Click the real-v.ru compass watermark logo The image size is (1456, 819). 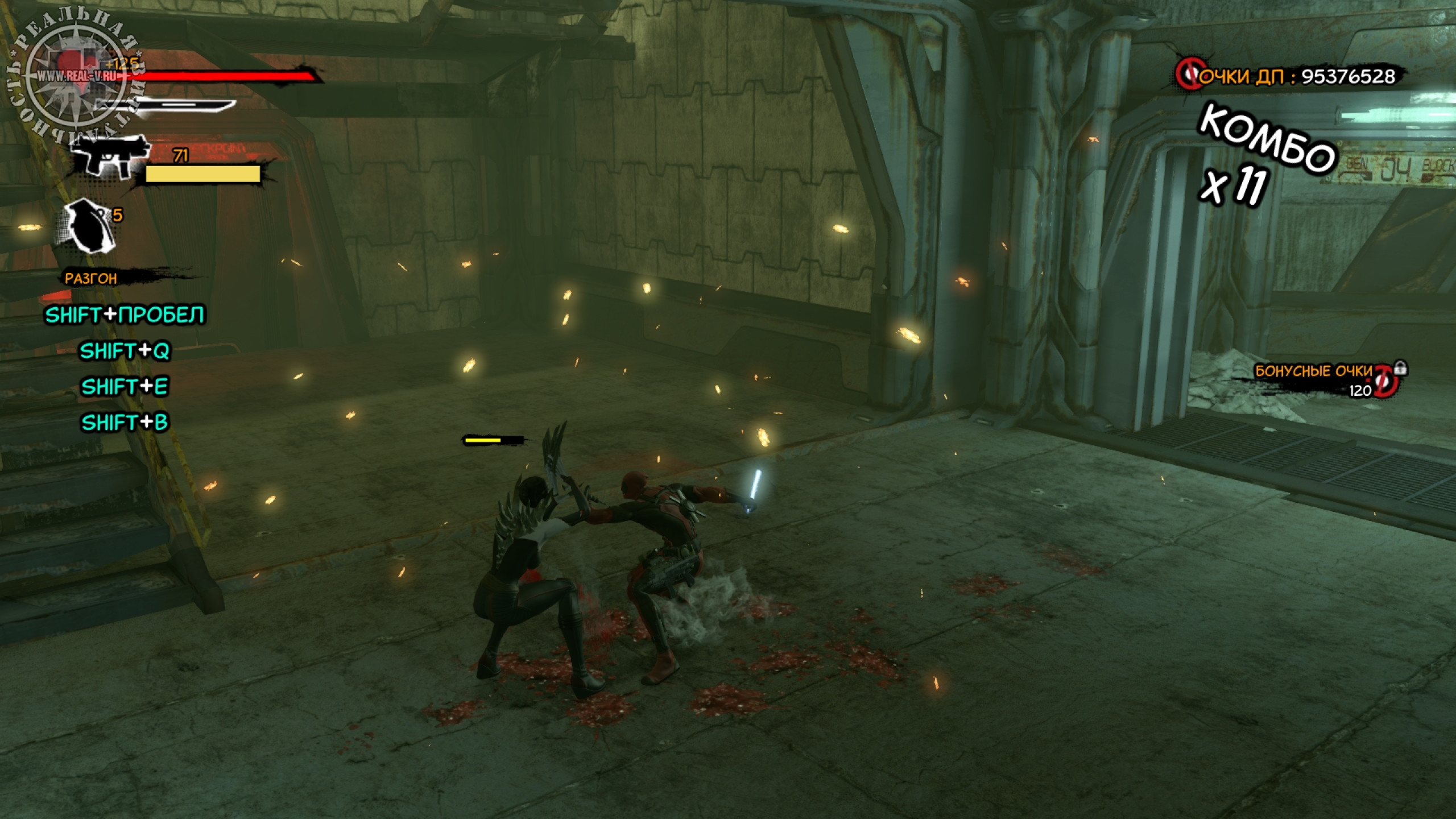point(76,76)
